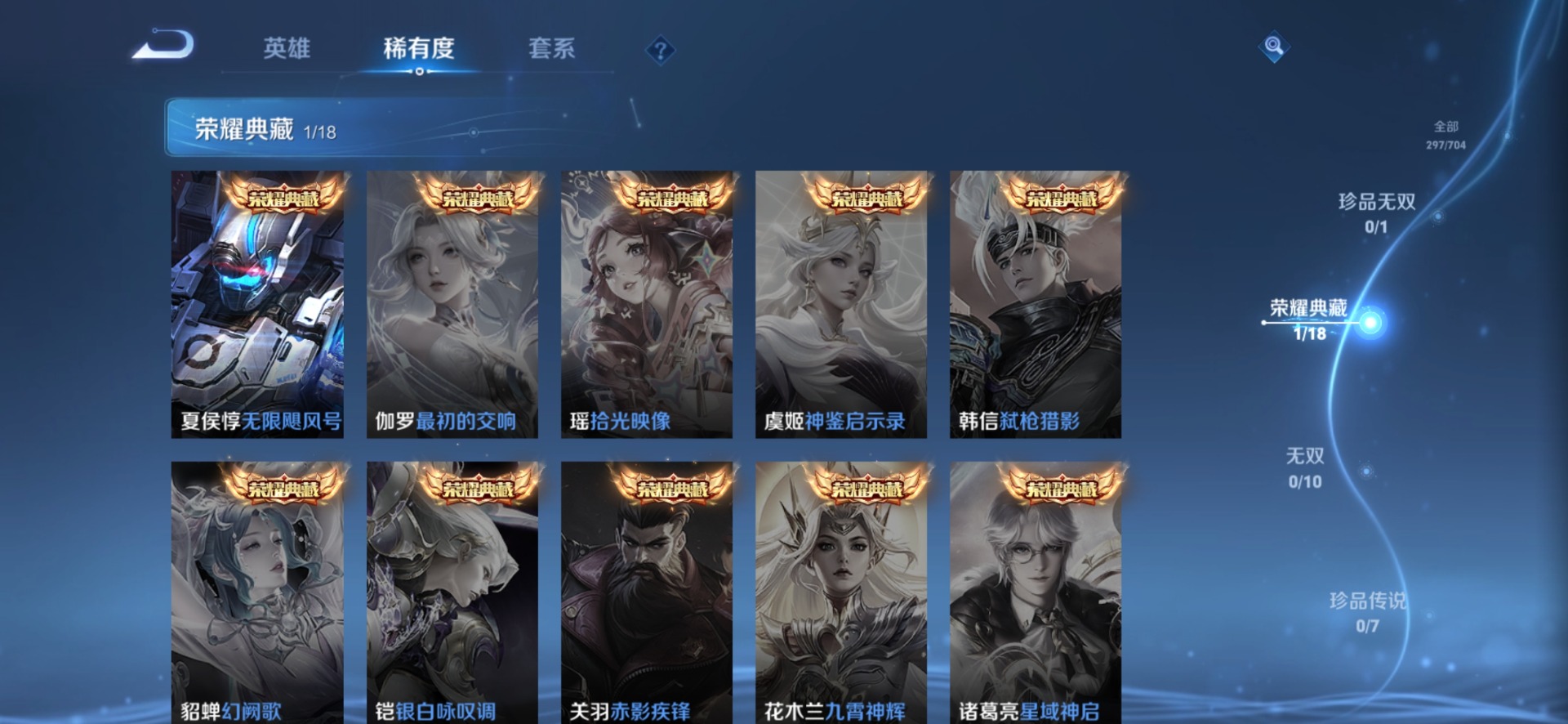The width and height of the screenshot is (1568, 724).
Task: Choose the 貂蝉 幻阙歌 skin card
Action: (x=257, y=592)
